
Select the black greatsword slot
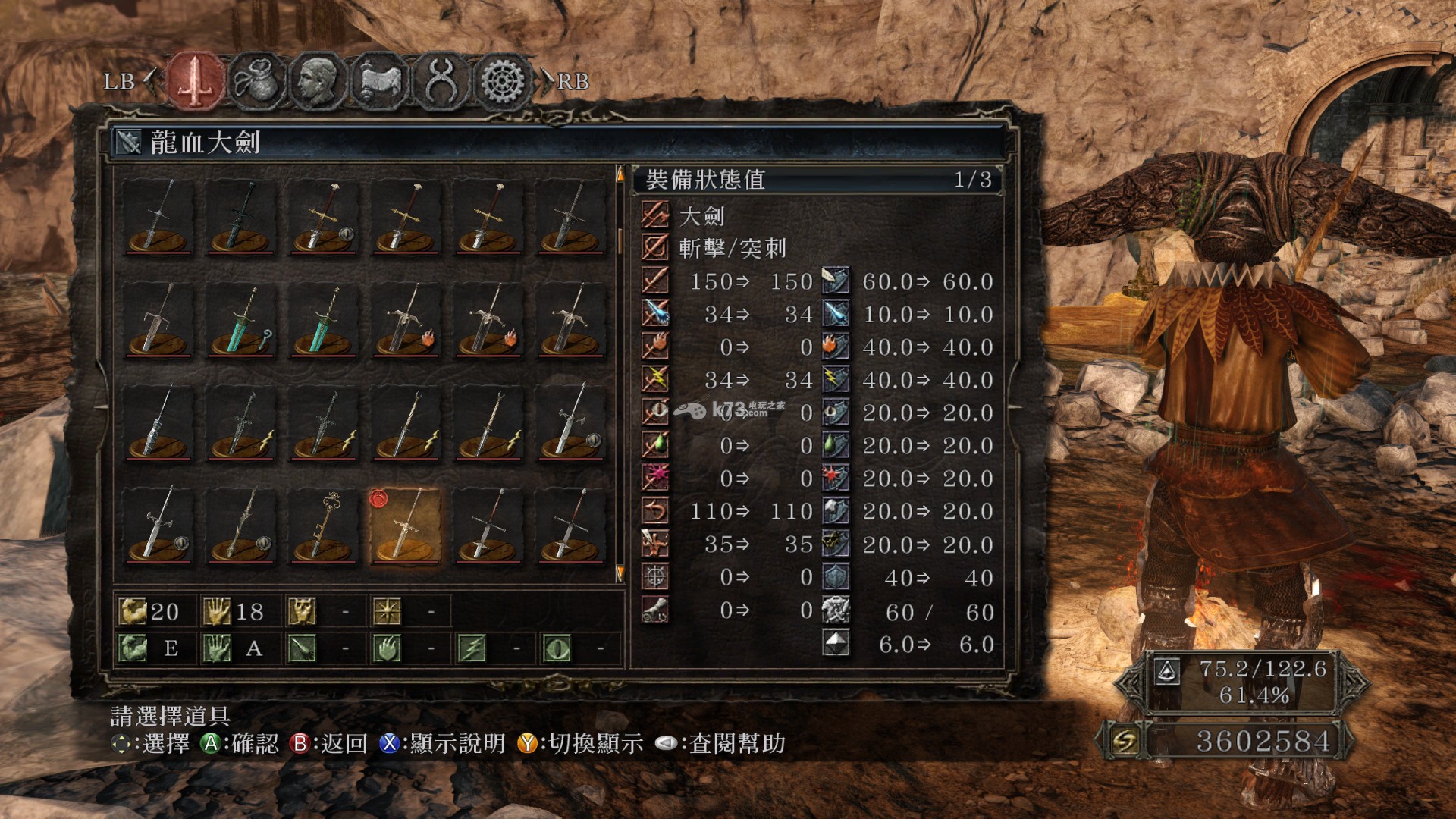[241, 217]
